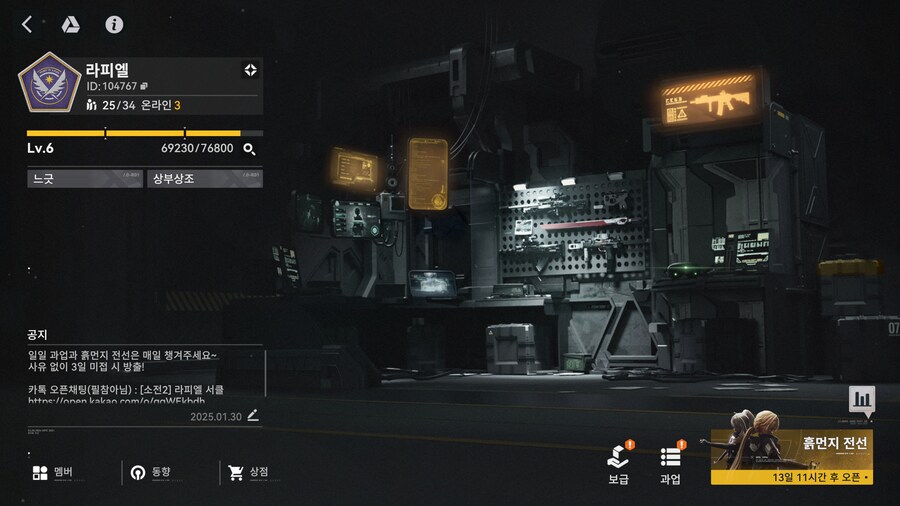Copy the platoon ID 104767

click(144, 86)
